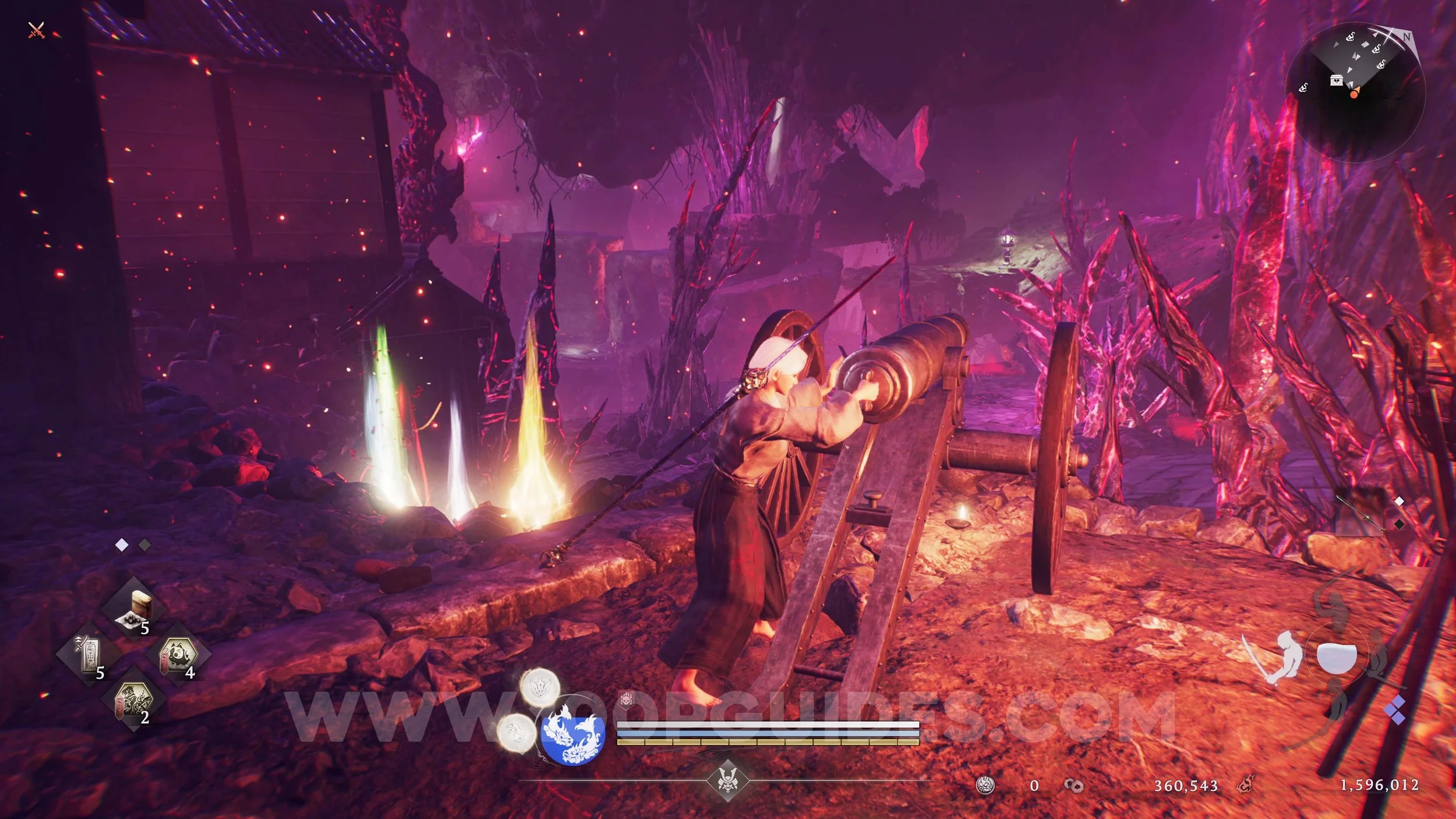Screen dimensions: 1456x819
Task: Select the upper glowing white spirit orb
Action: click(x=540, y=687)
